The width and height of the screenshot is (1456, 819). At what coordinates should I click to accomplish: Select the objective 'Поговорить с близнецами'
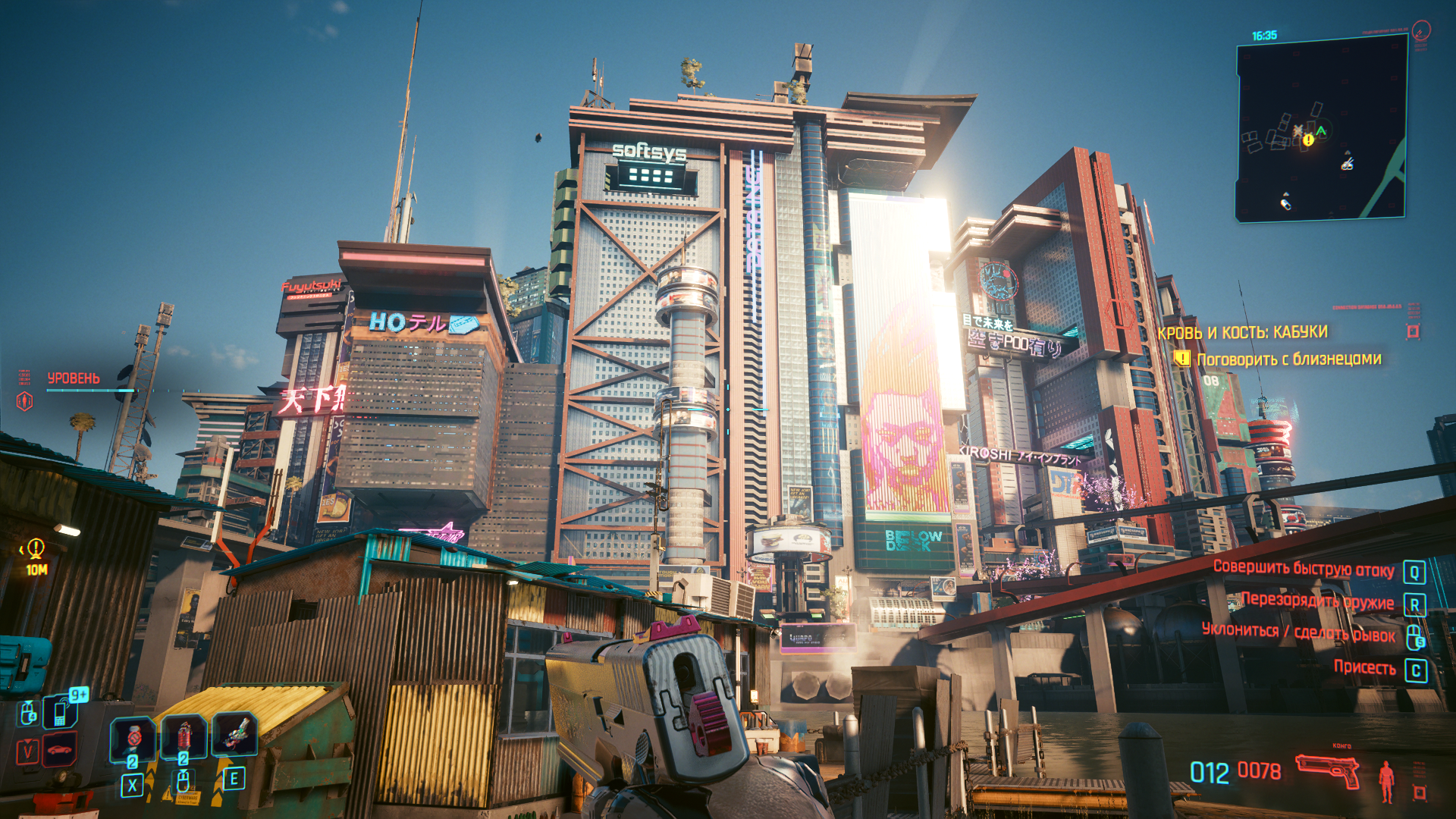coord(1288,359)
